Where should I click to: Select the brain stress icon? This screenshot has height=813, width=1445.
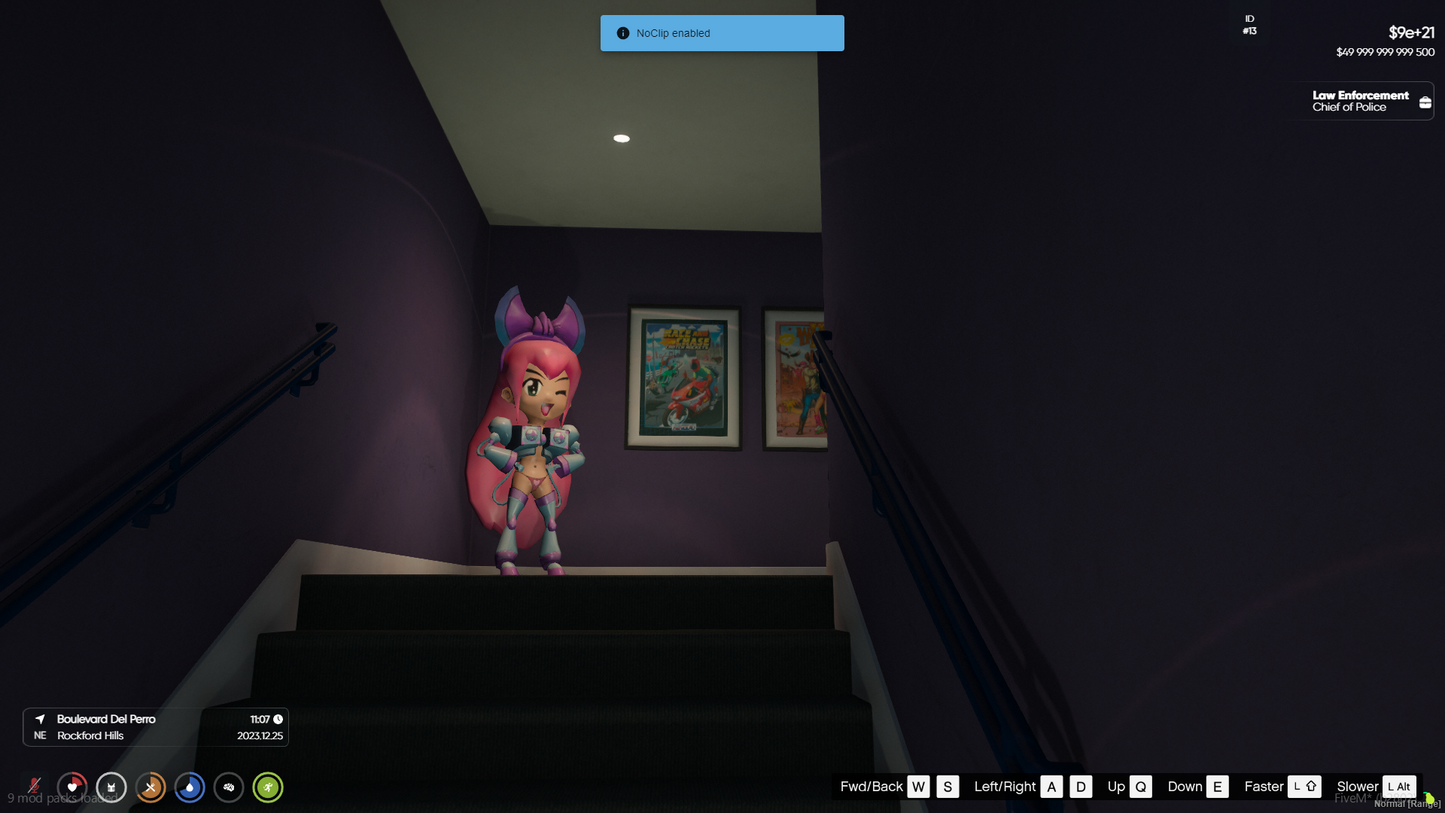point(228,787)
